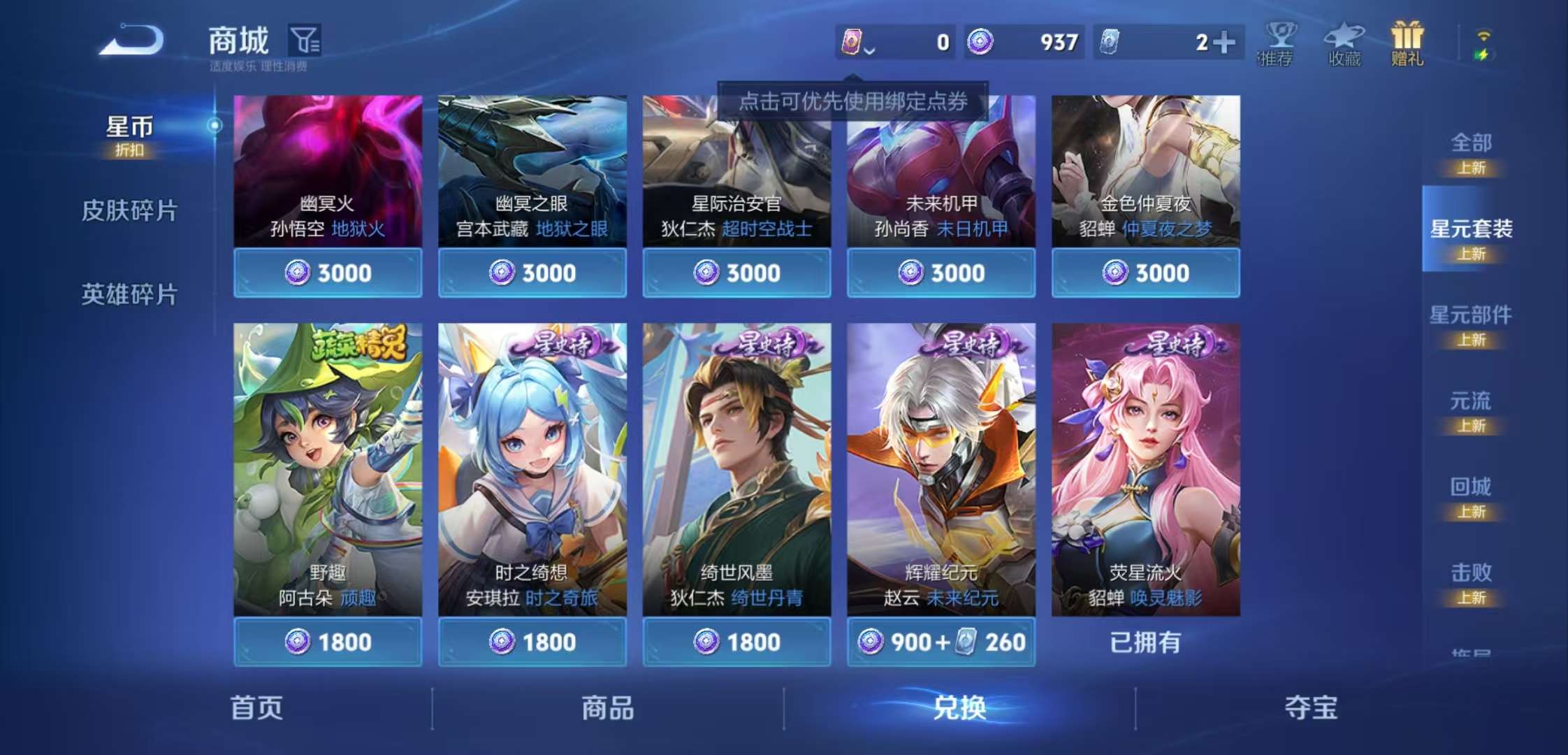Image resolution: width=1568 pixels, height=755 pixels.
Task: Buy the 幽冥火 skin for 3000
Action: [328, 273]
